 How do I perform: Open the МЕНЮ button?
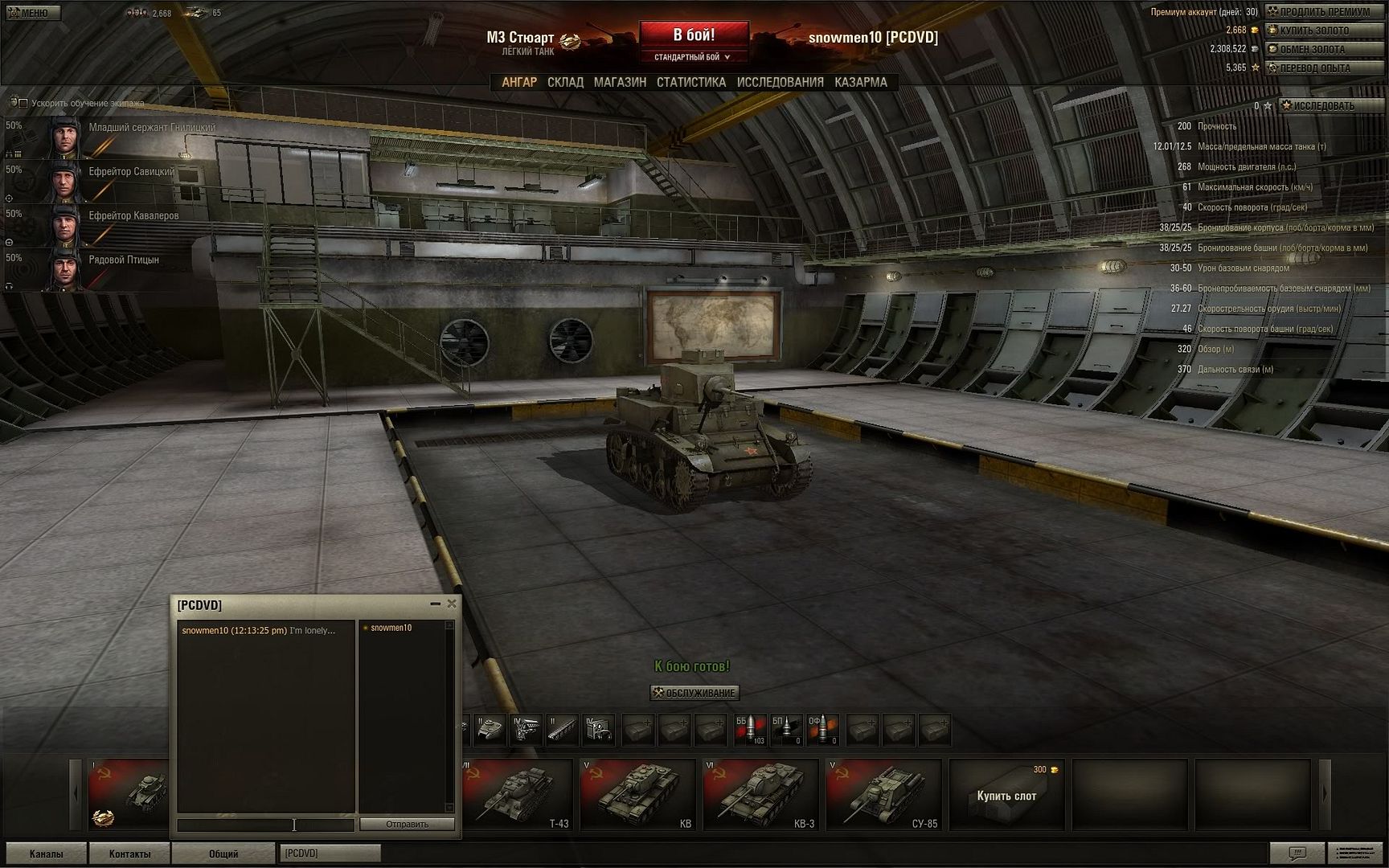tap(30, 13)
